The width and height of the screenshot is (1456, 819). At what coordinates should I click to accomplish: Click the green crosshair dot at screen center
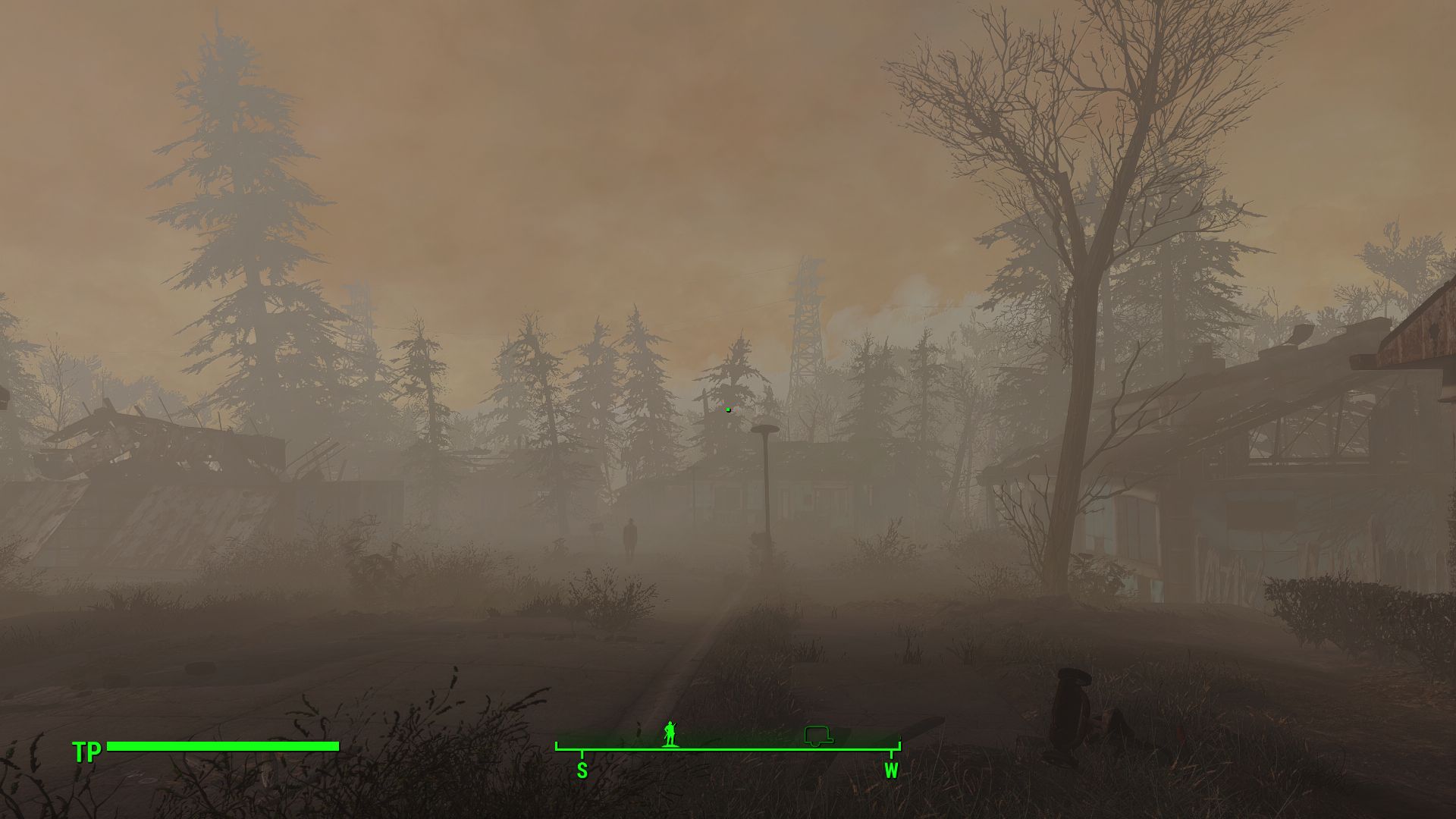(x=727, y=409)
